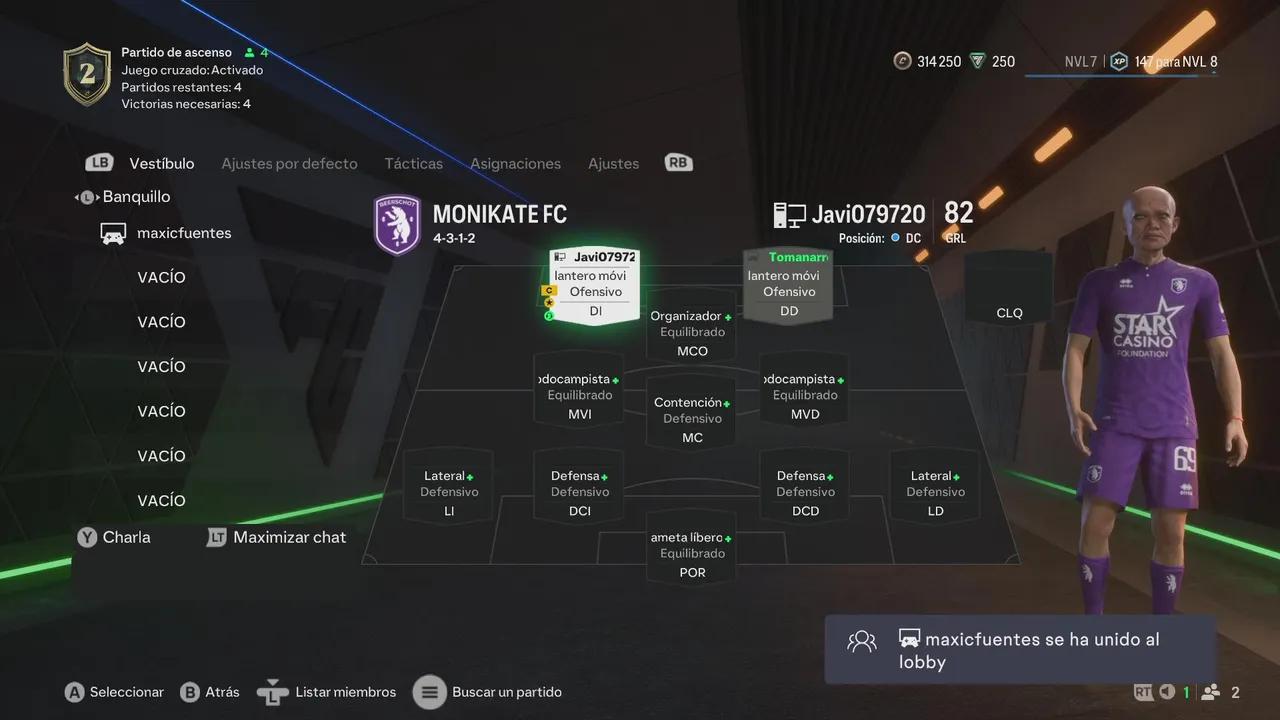
Task: Click the rank 2 promotion shield badge
Action: point(87,75)
